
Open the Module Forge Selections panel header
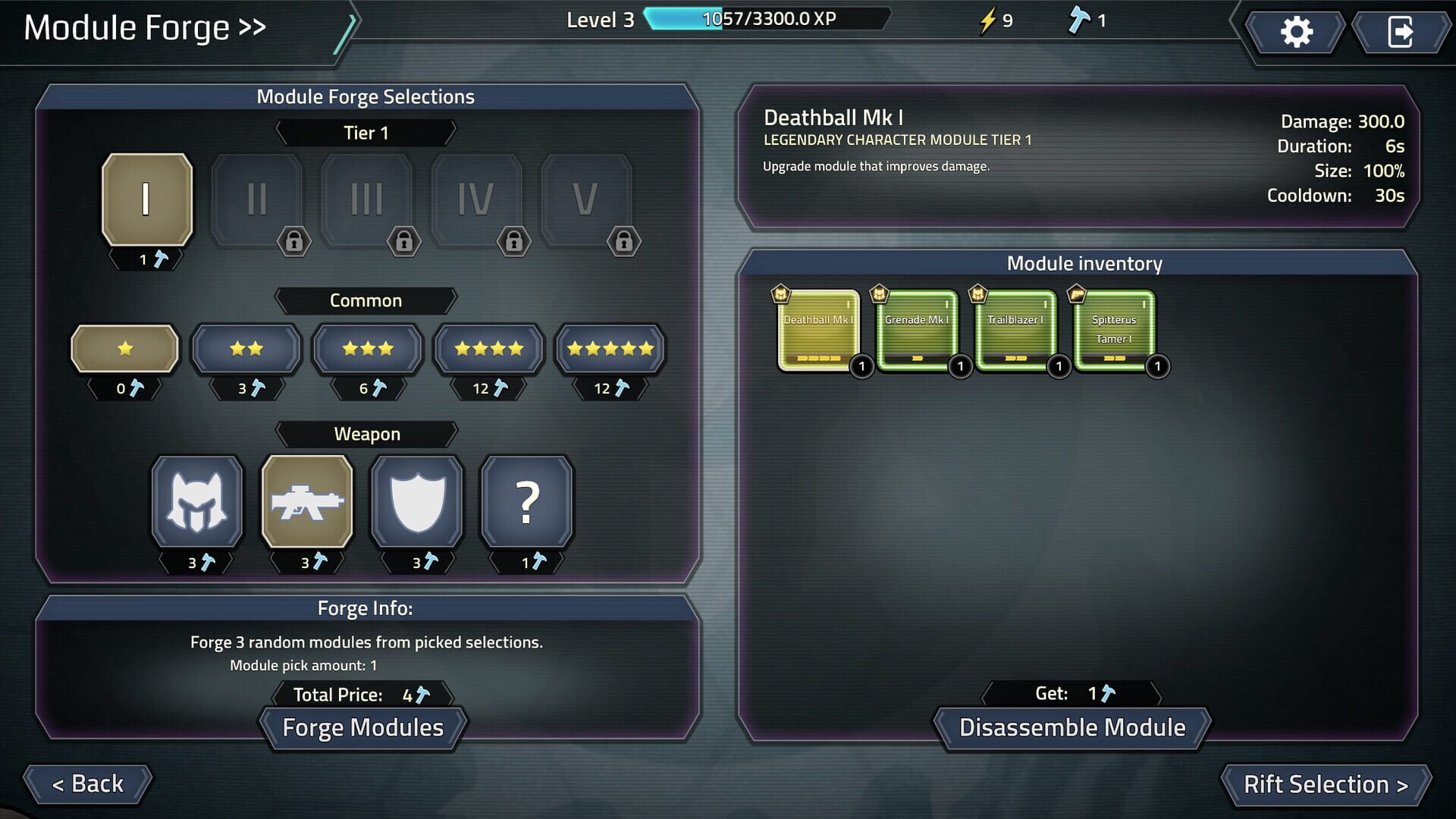366,96
